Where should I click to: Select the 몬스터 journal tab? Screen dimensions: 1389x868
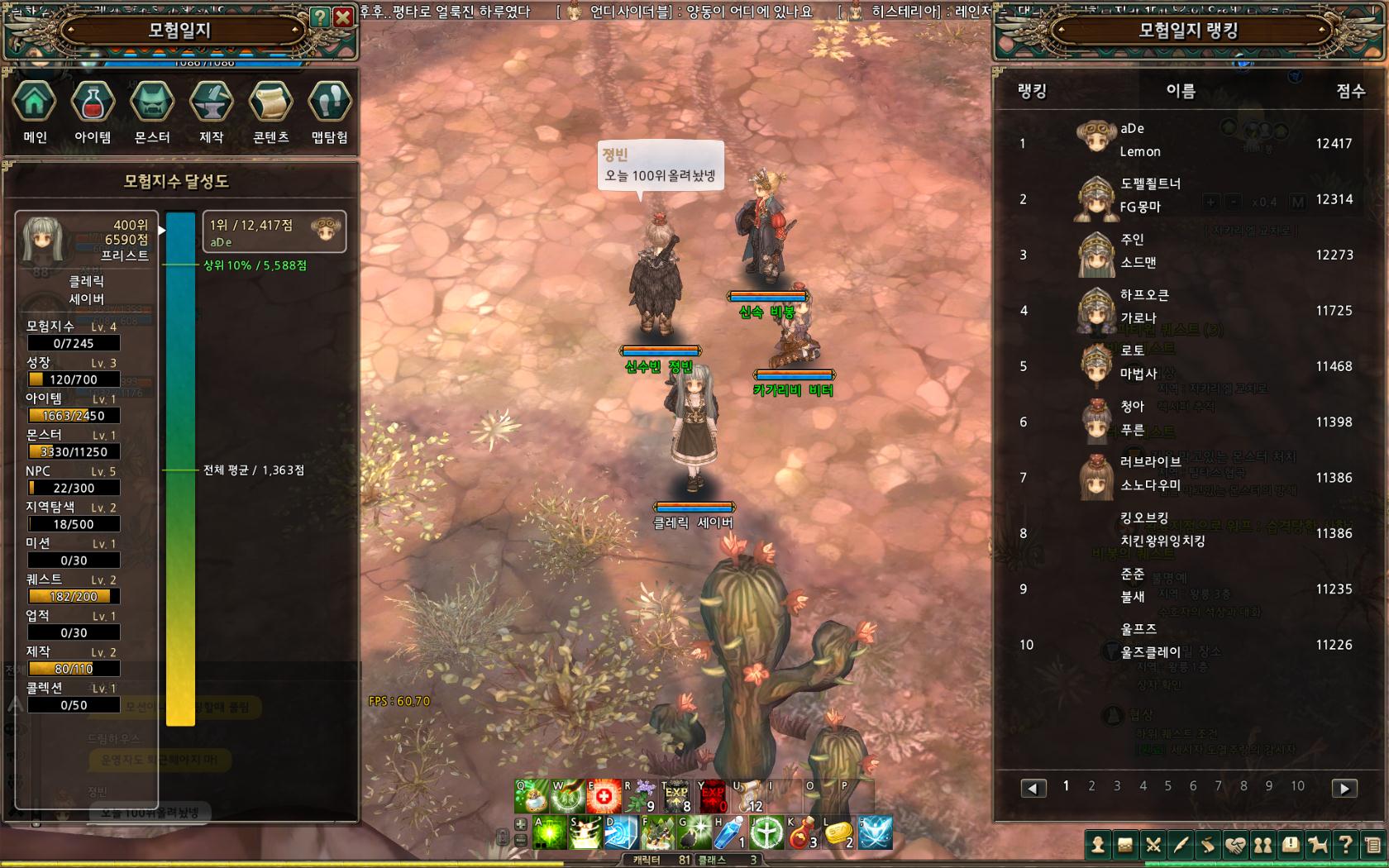click(152, 103)
